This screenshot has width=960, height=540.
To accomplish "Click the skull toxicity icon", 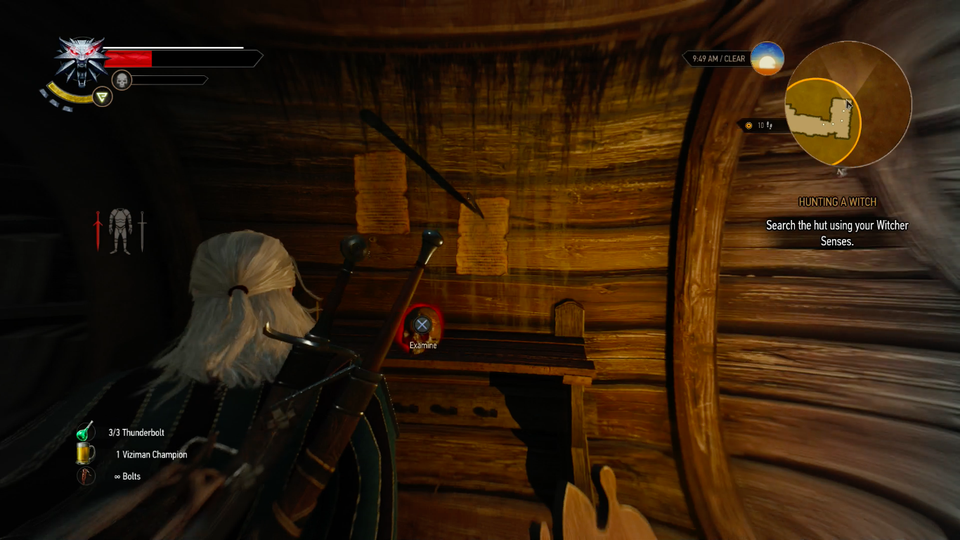I will tap(123, 80).
